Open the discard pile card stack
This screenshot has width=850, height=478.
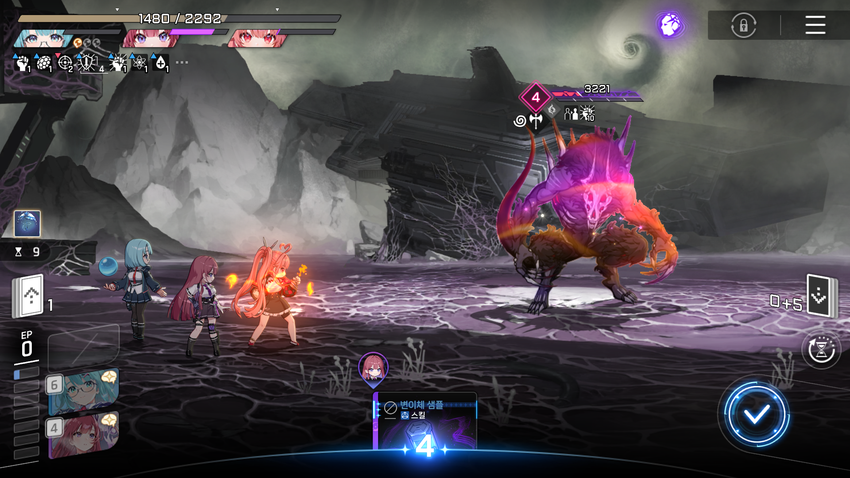click(821, 296)
